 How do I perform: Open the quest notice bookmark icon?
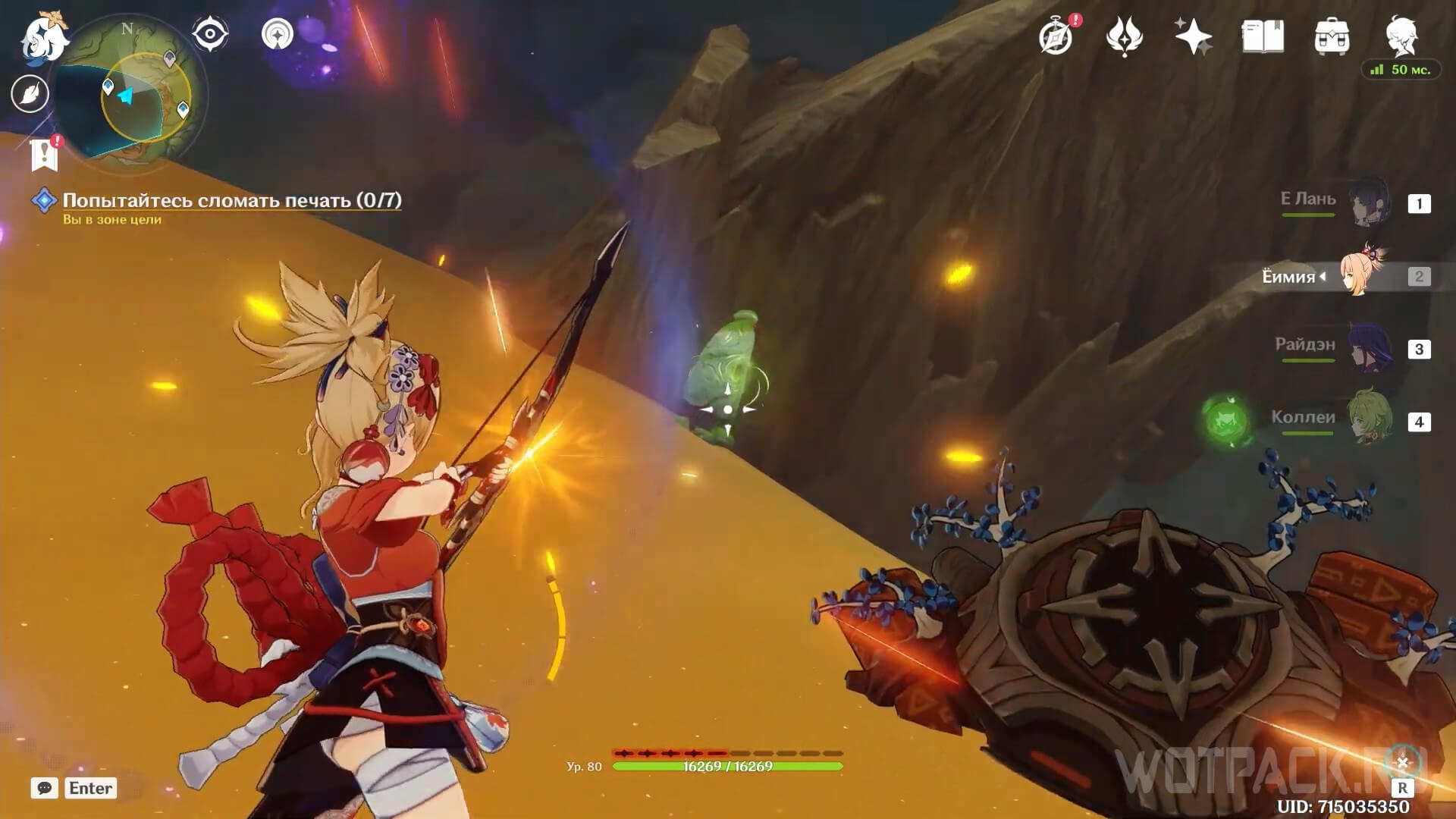[45, 154]
